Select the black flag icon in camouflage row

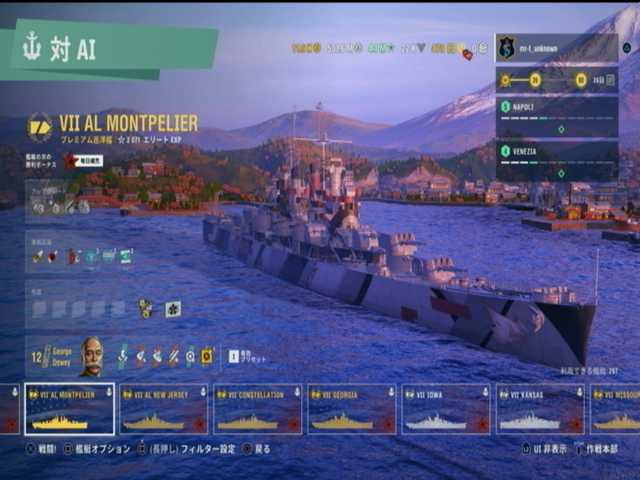pyautogui.click(x=173, y=309)
